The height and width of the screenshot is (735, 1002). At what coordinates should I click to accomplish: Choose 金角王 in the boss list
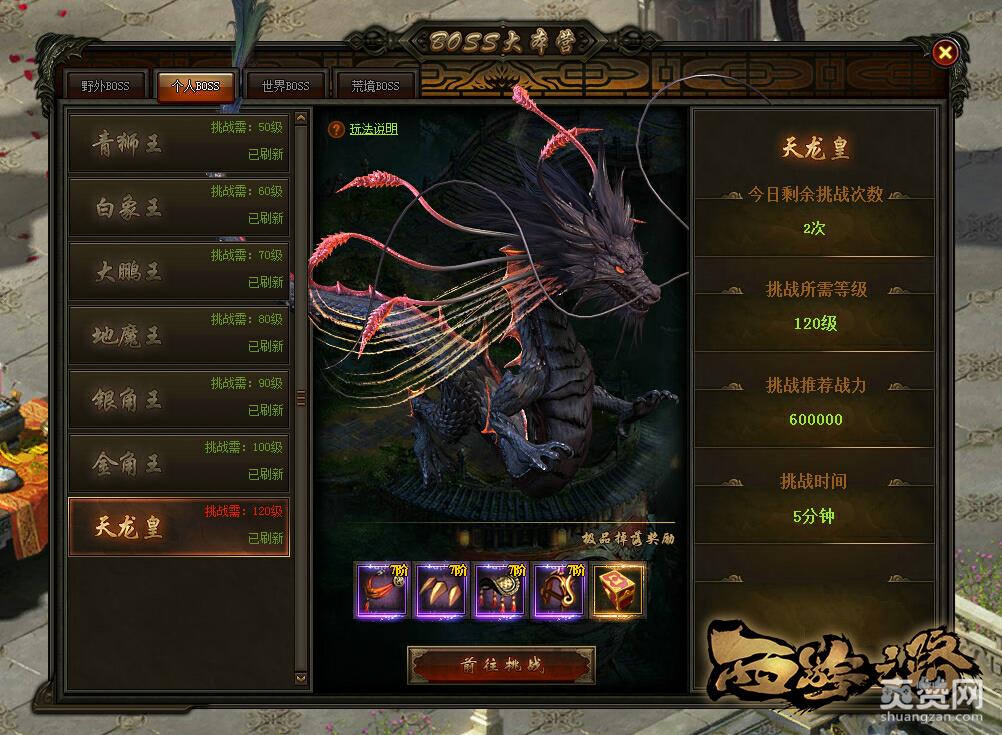[x=178, y=463]
